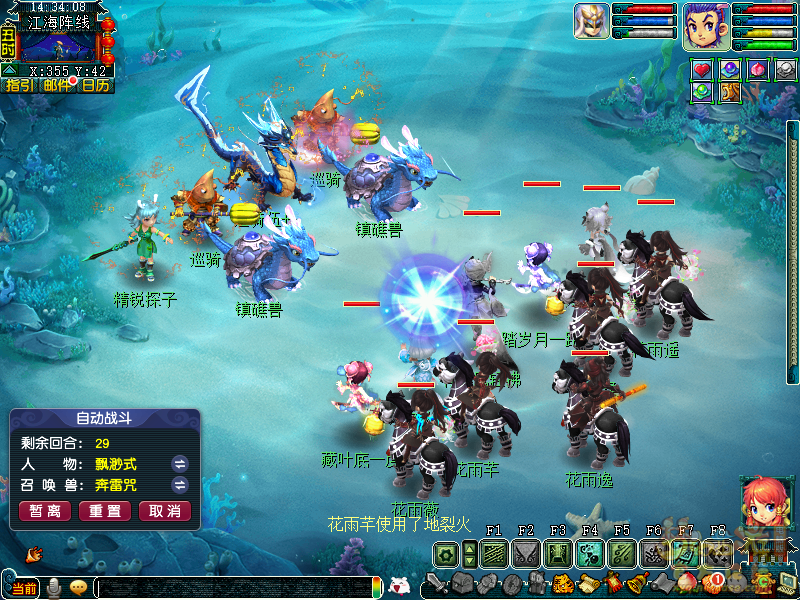Change the character skill 飘渺式
This screenshot has width=800, height=600.
(x=180, y=463)
